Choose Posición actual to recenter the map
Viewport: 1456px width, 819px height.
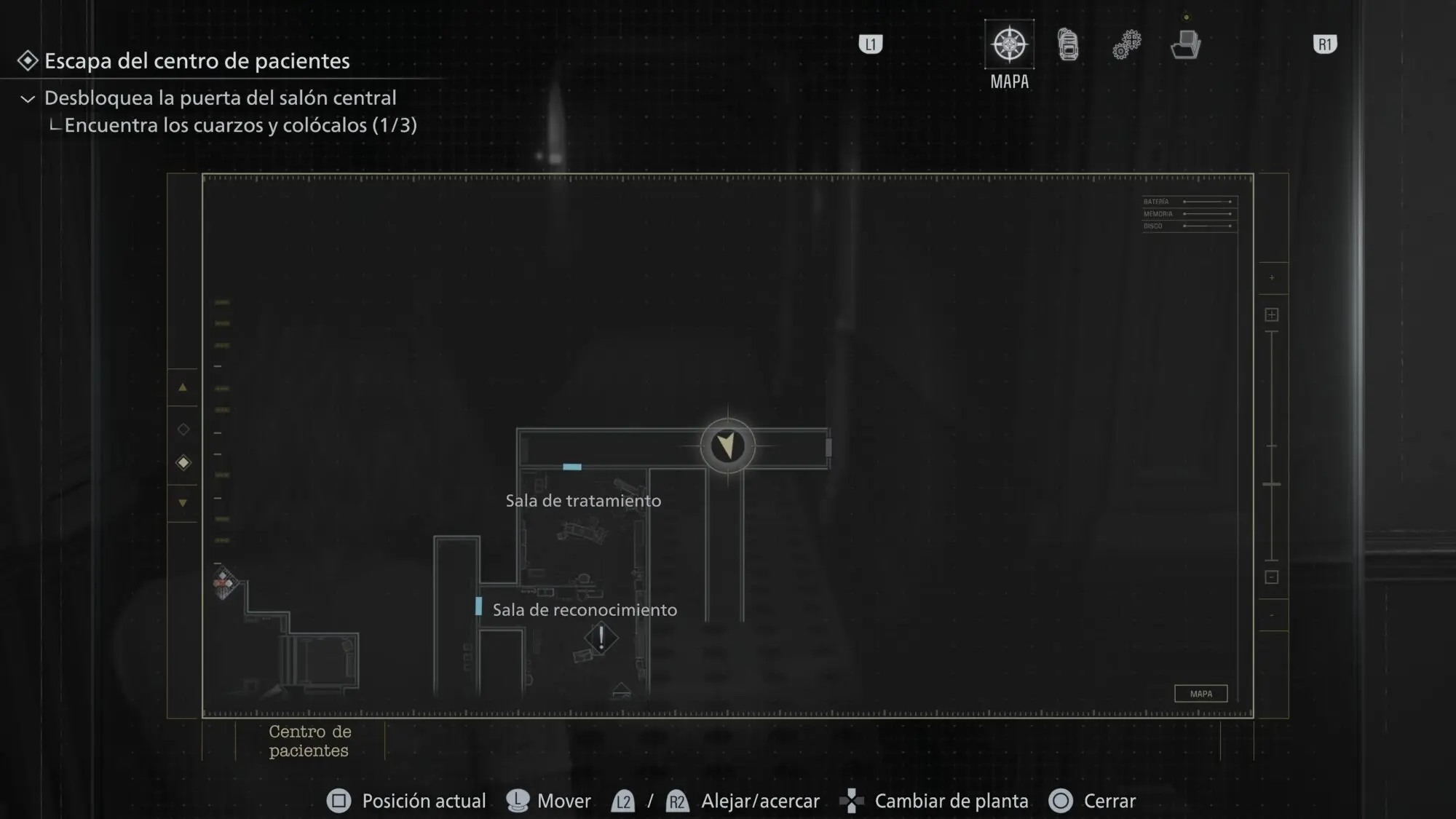tap(407, 801)
